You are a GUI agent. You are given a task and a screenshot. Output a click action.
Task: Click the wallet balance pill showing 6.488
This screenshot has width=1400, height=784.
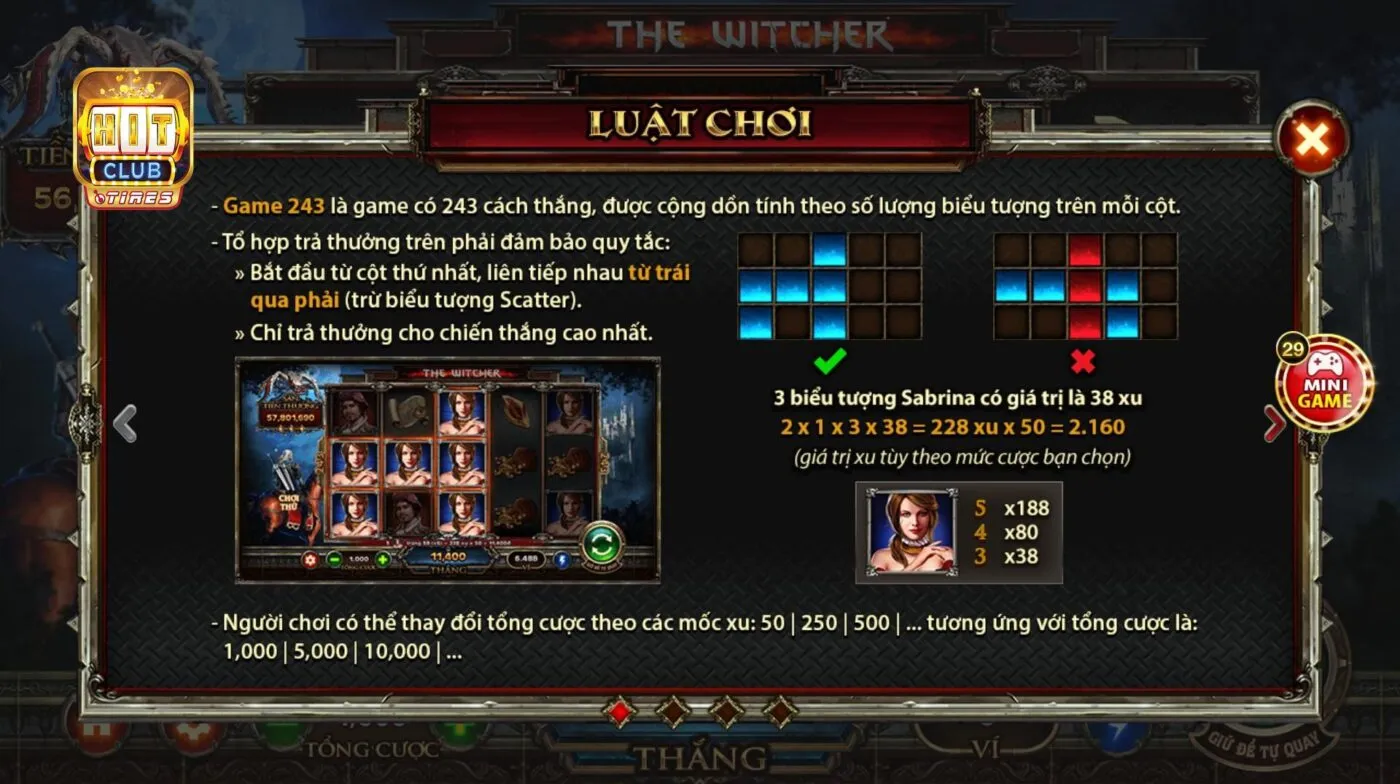point(525,560)
